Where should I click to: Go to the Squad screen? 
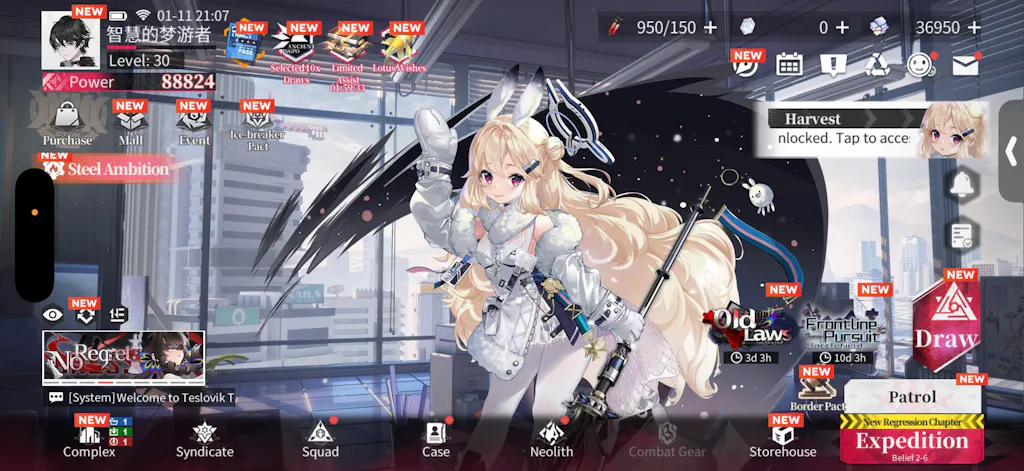point(320,438)
